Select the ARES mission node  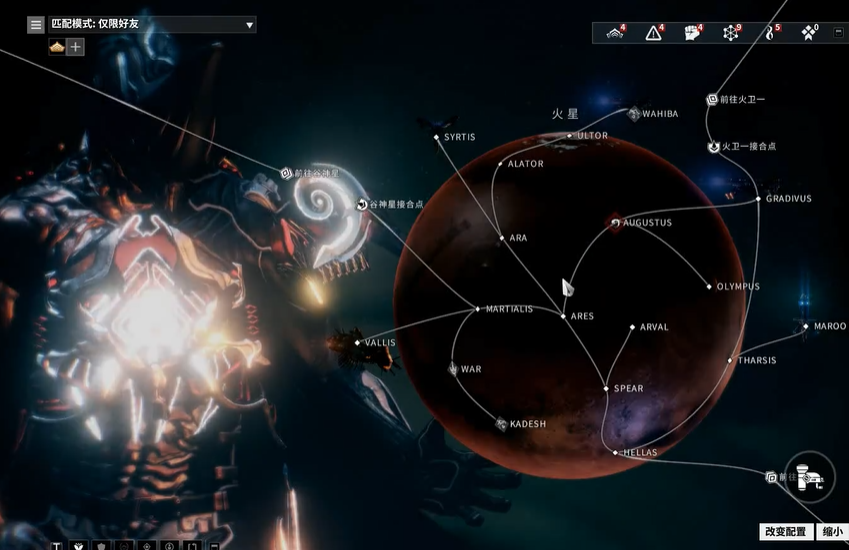pyautogui.click(x=564, y=316)
